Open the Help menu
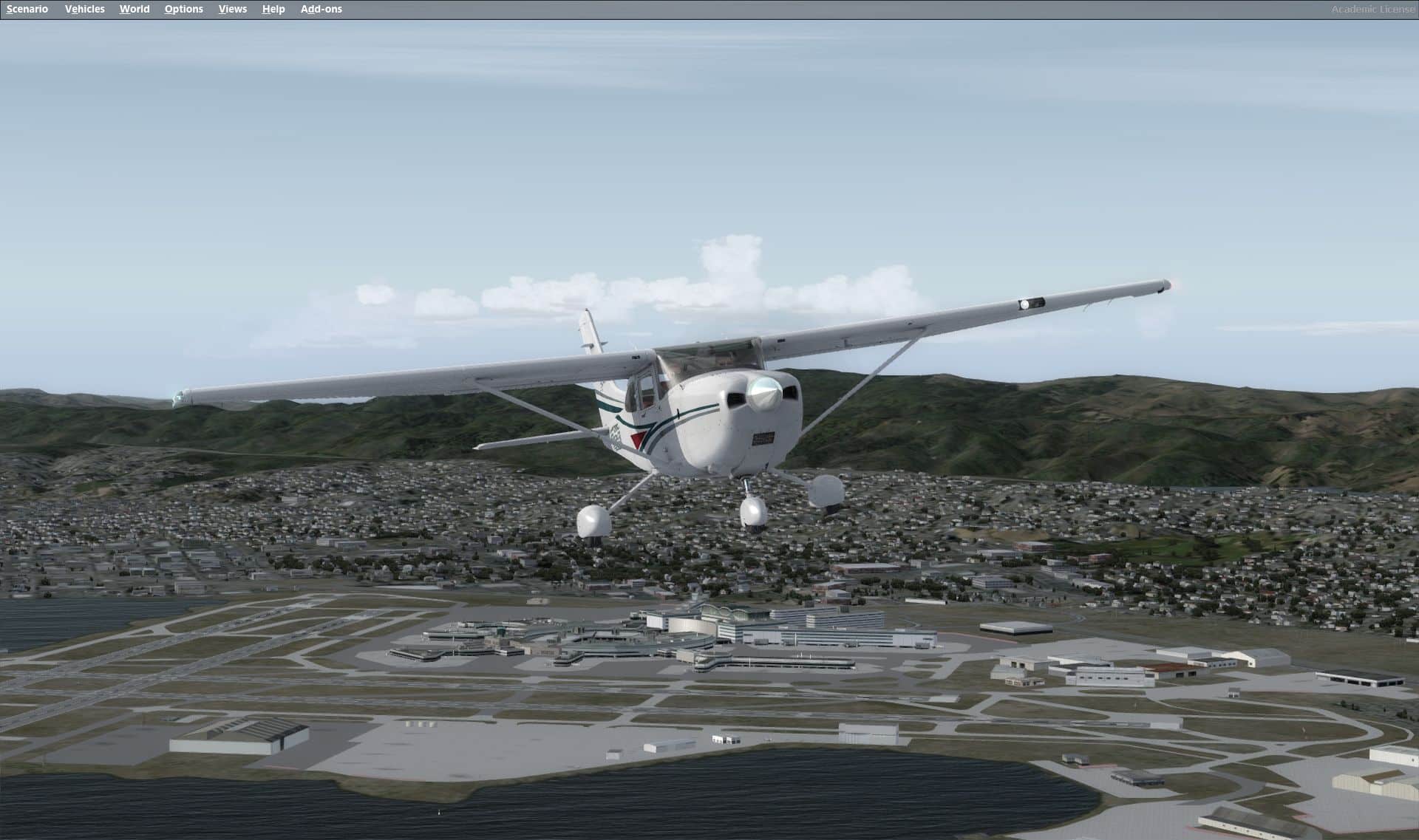Screen dimensions: 1419x840 pos(273,9)
